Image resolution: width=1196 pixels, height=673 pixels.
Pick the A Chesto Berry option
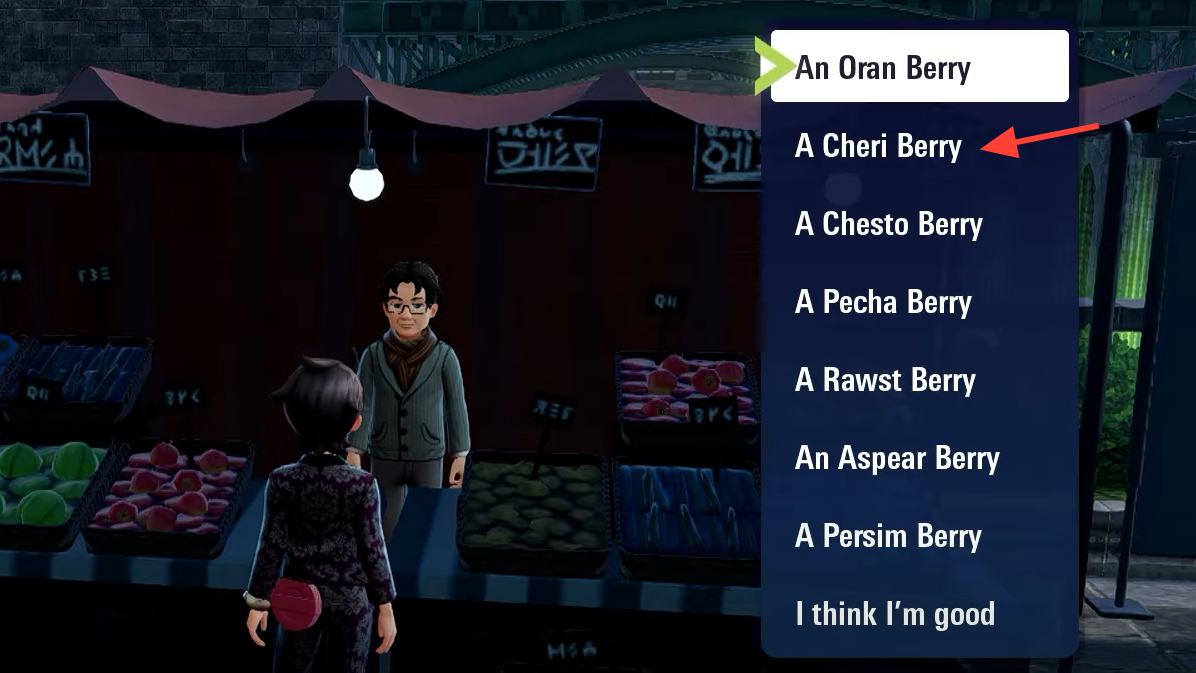(x=888, y=224)
